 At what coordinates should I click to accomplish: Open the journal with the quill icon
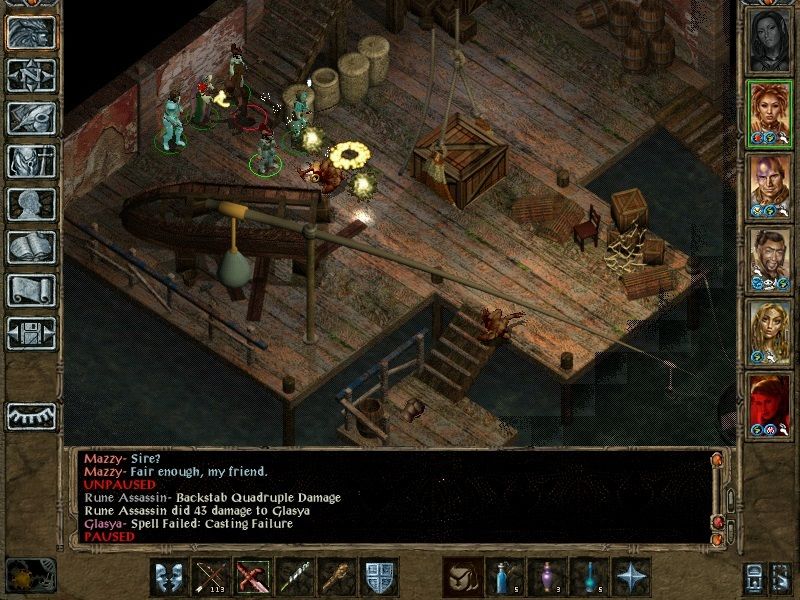31,118
